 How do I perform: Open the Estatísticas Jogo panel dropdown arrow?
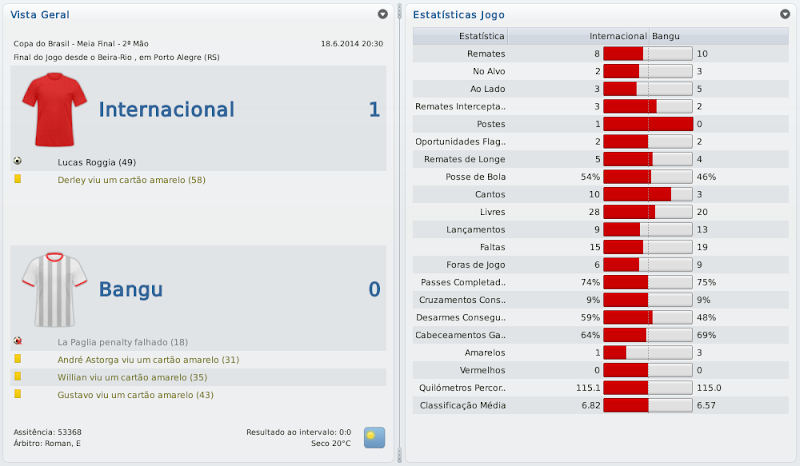(x=785, y=15)
